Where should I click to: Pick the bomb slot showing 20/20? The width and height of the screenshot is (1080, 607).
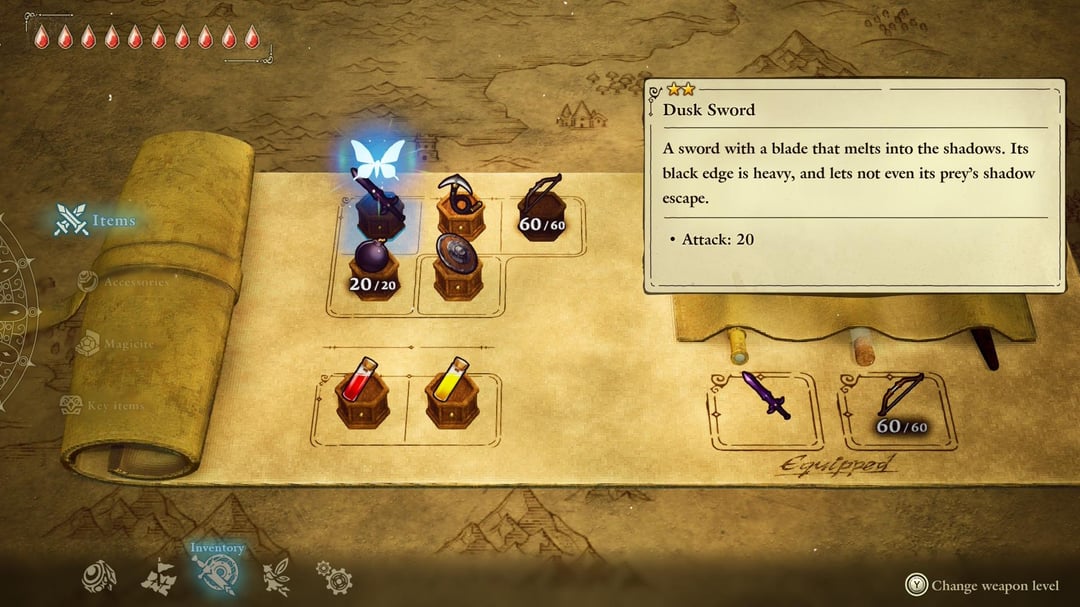[x=371, y=270]
